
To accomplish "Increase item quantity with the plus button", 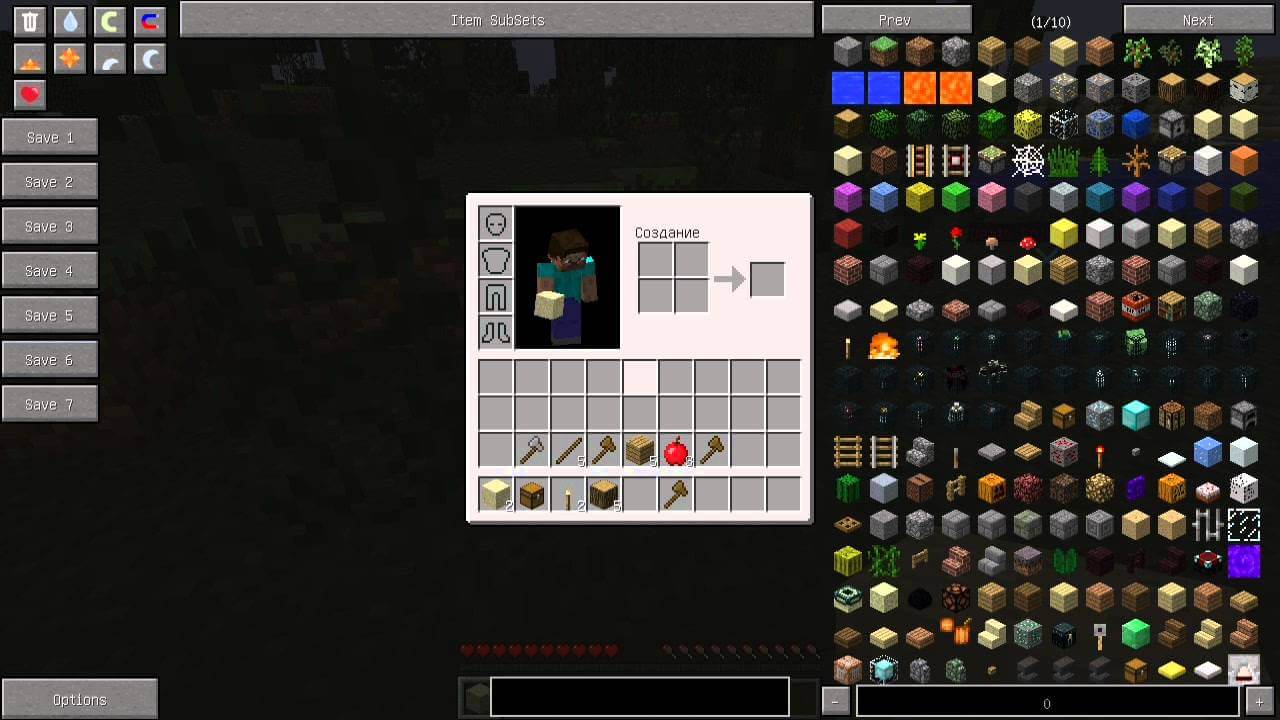I will point(1260,701).
